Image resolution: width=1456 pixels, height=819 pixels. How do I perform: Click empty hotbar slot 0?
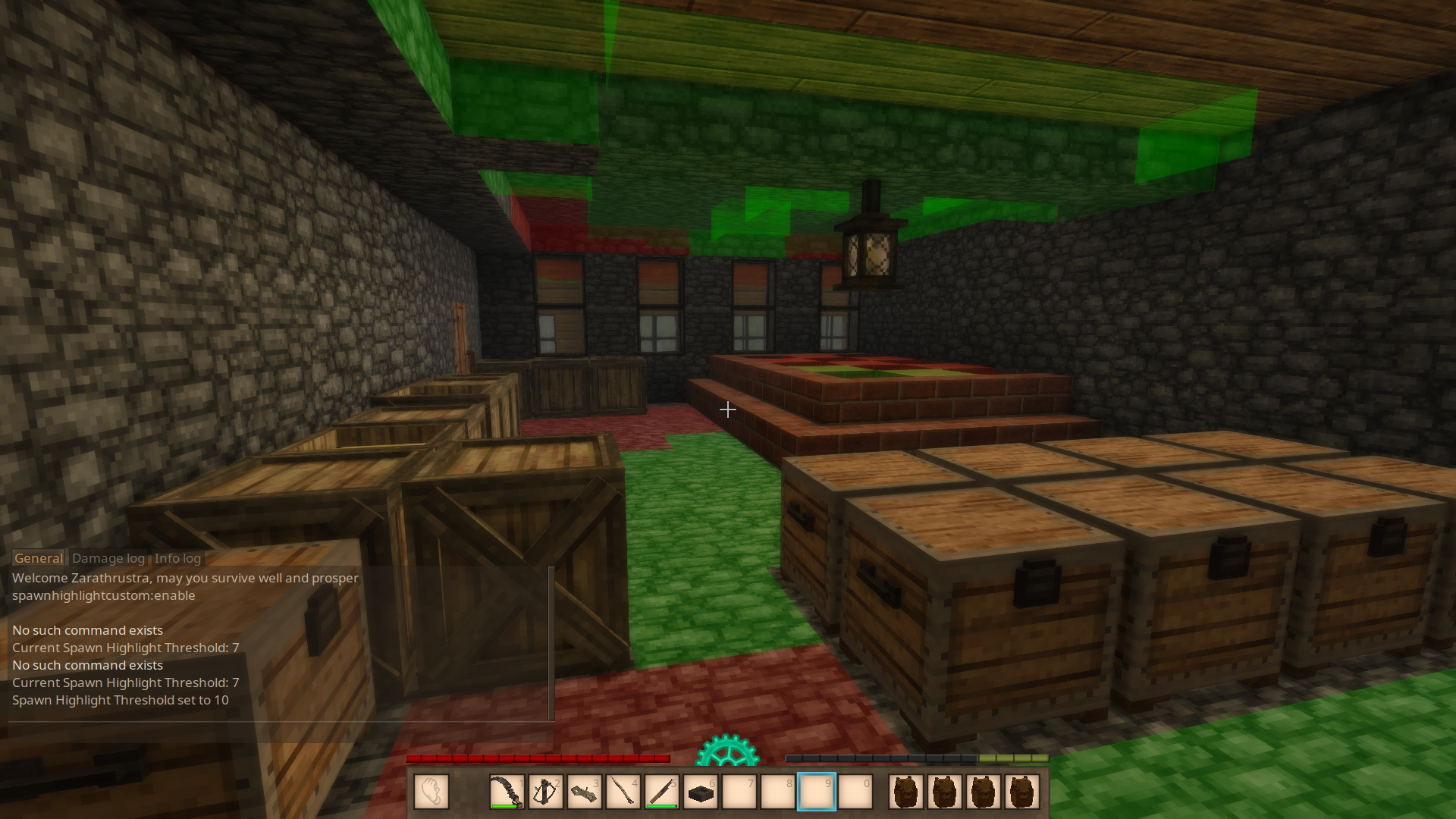(x=855, y=792)
